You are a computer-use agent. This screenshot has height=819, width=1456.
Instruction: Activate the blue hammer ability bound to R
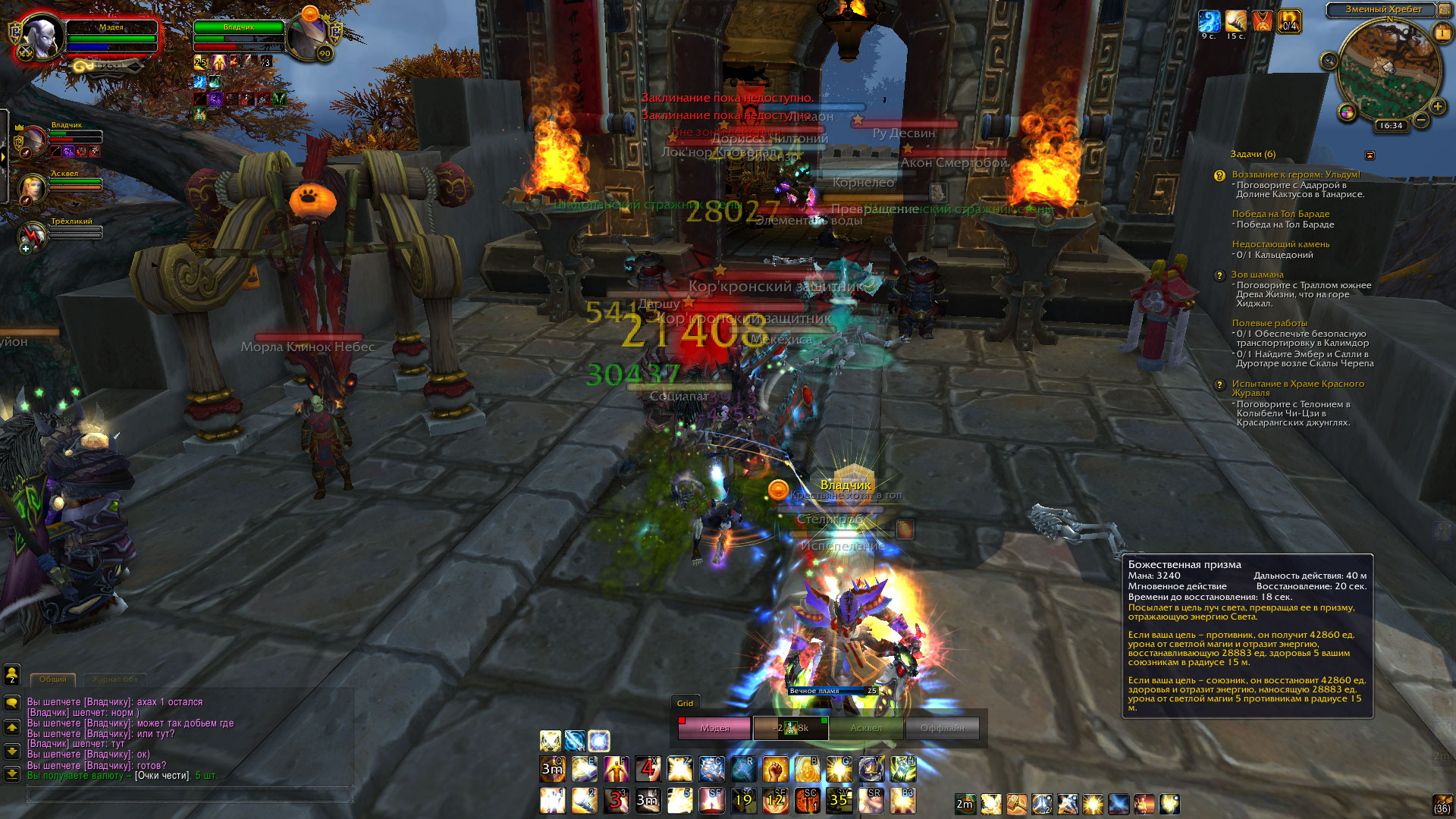coord(743,770)
